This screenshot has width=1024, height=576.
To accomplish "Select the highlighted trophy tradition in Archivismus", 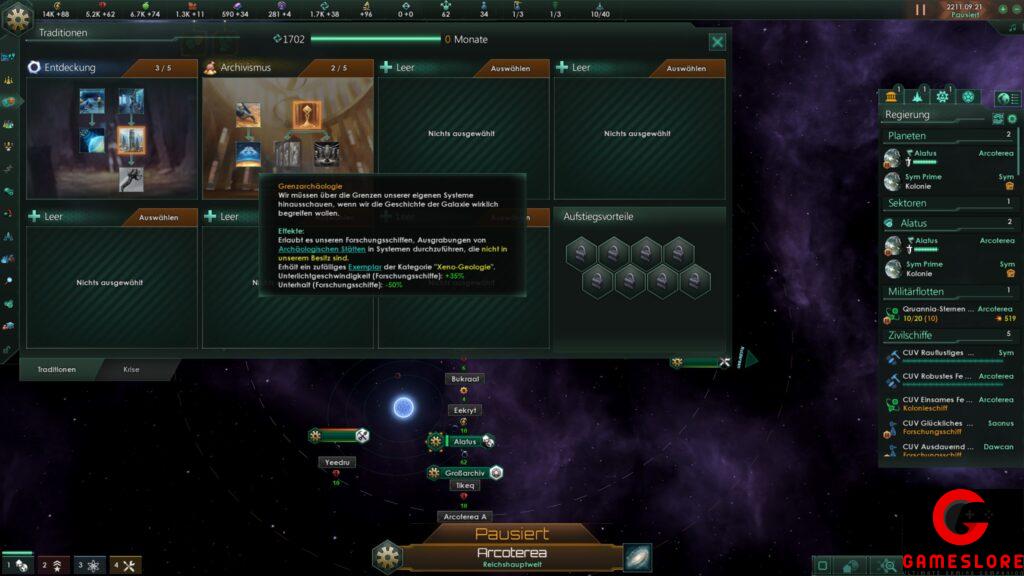I will click(307, 115).
